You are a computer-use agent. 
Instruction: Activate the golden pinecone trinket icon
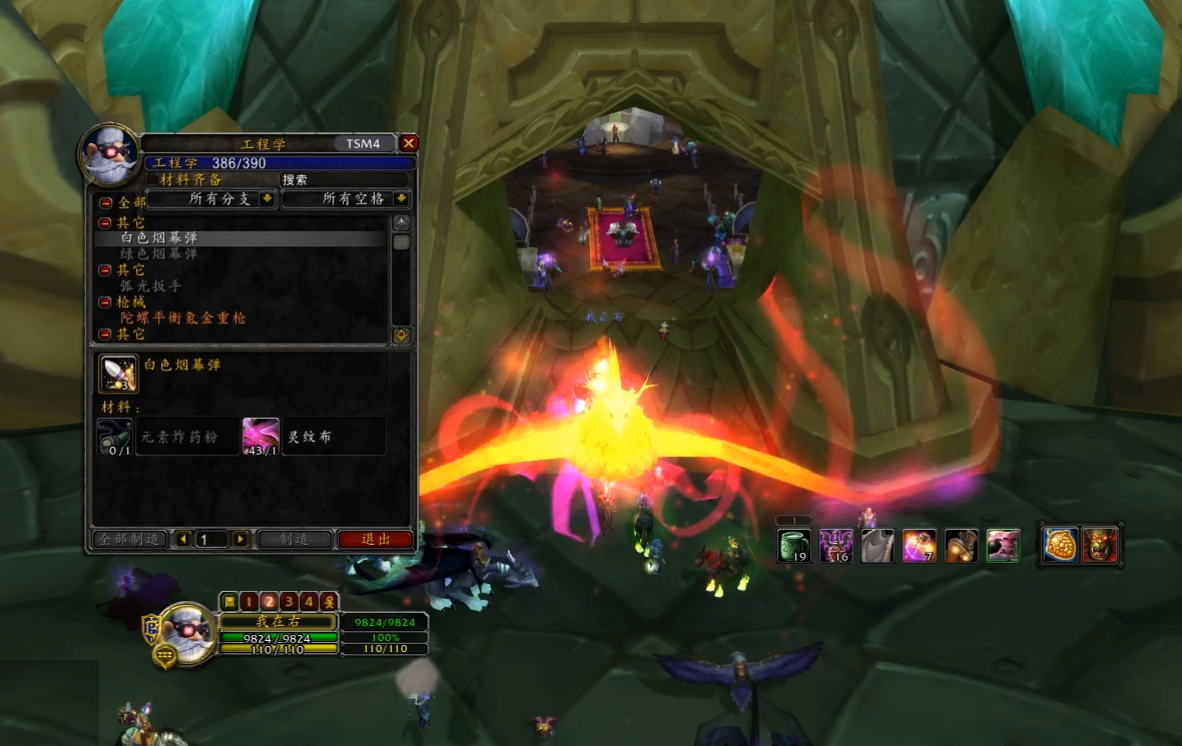click(1060, 545)
